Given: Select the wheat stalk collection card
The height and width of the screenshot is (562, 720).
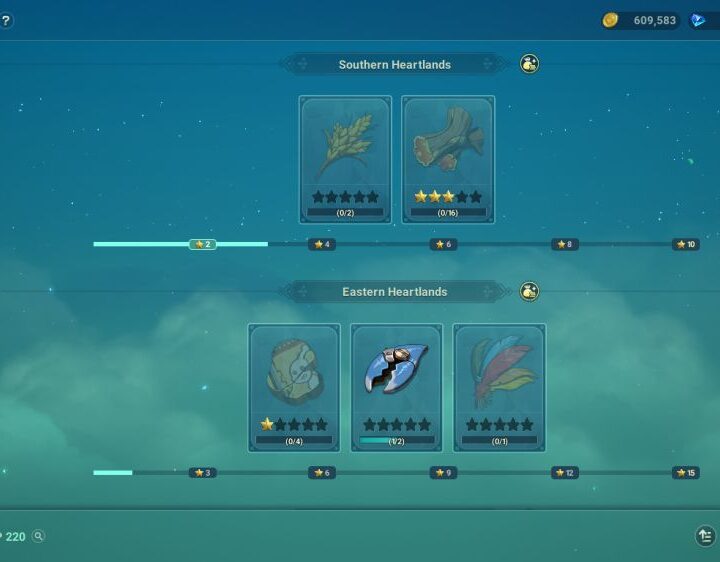Looking at the screenshot, I should 345,159.
